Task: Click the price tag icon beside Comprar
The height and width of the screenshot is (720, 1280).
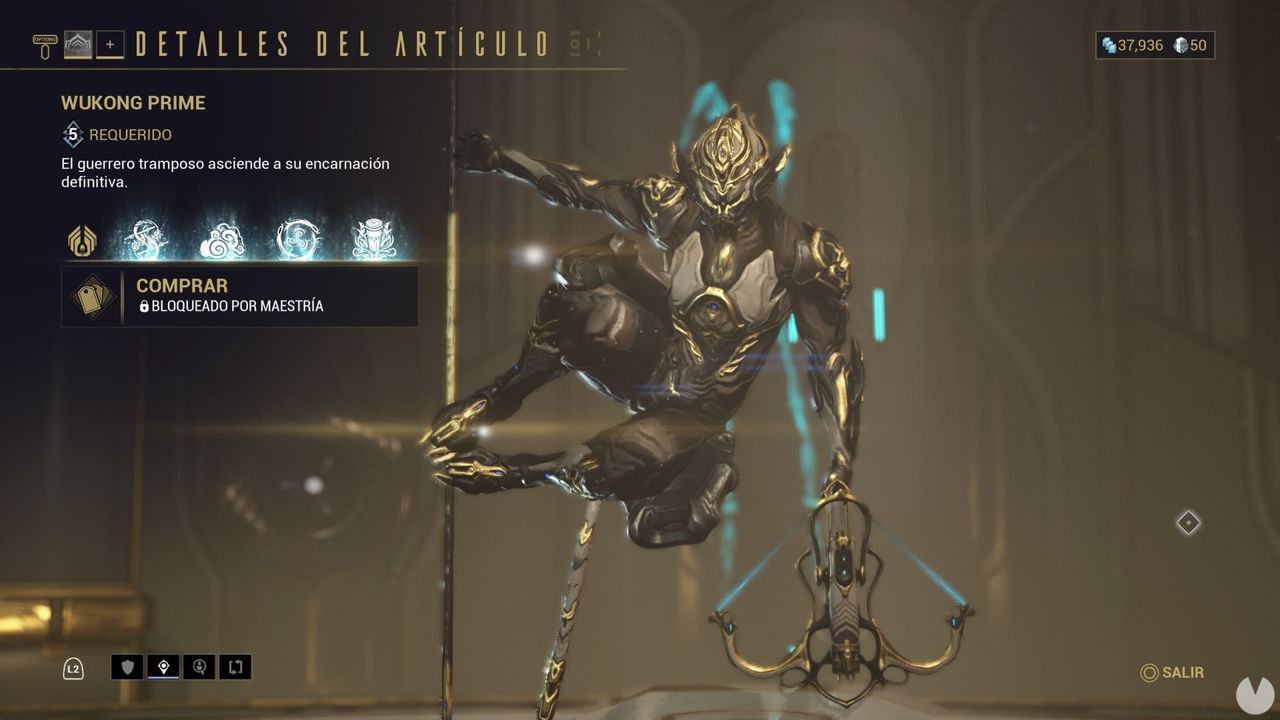Action: click(x=92, y=297)
